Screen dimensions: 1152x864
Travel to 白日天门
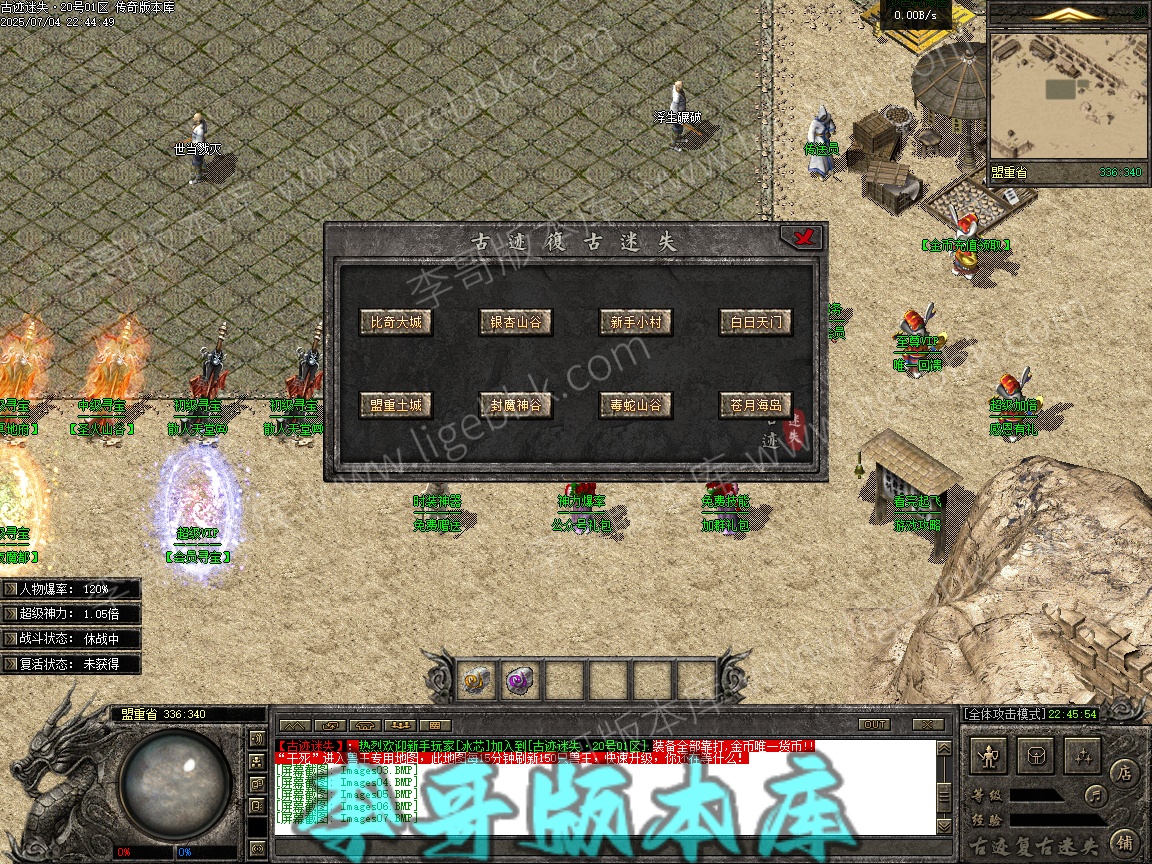coord(755,323)
